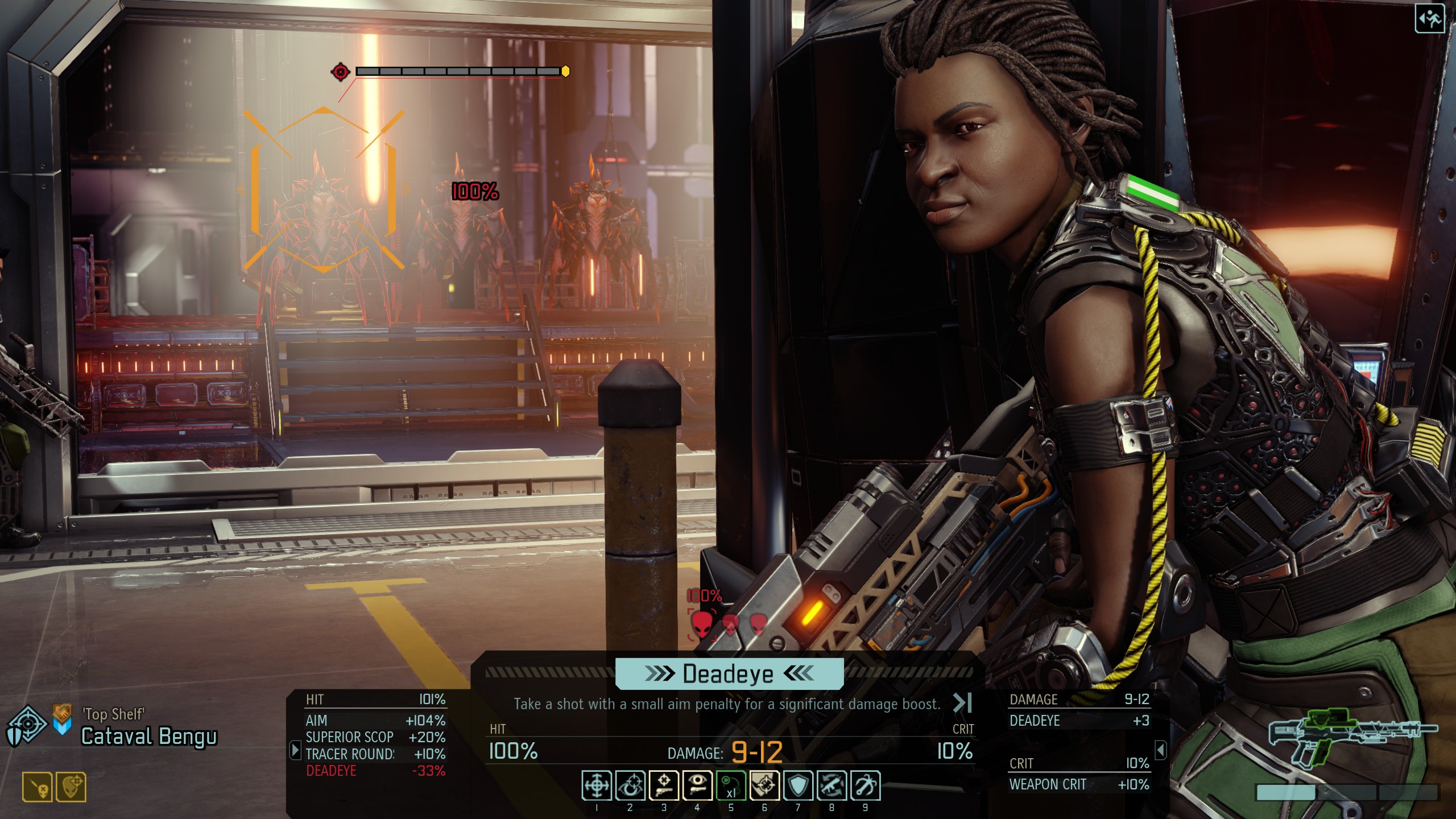The width and height of the screenshot is (1456, 819).
Task: Use the grappling hook ability
Action: point(865,785)
